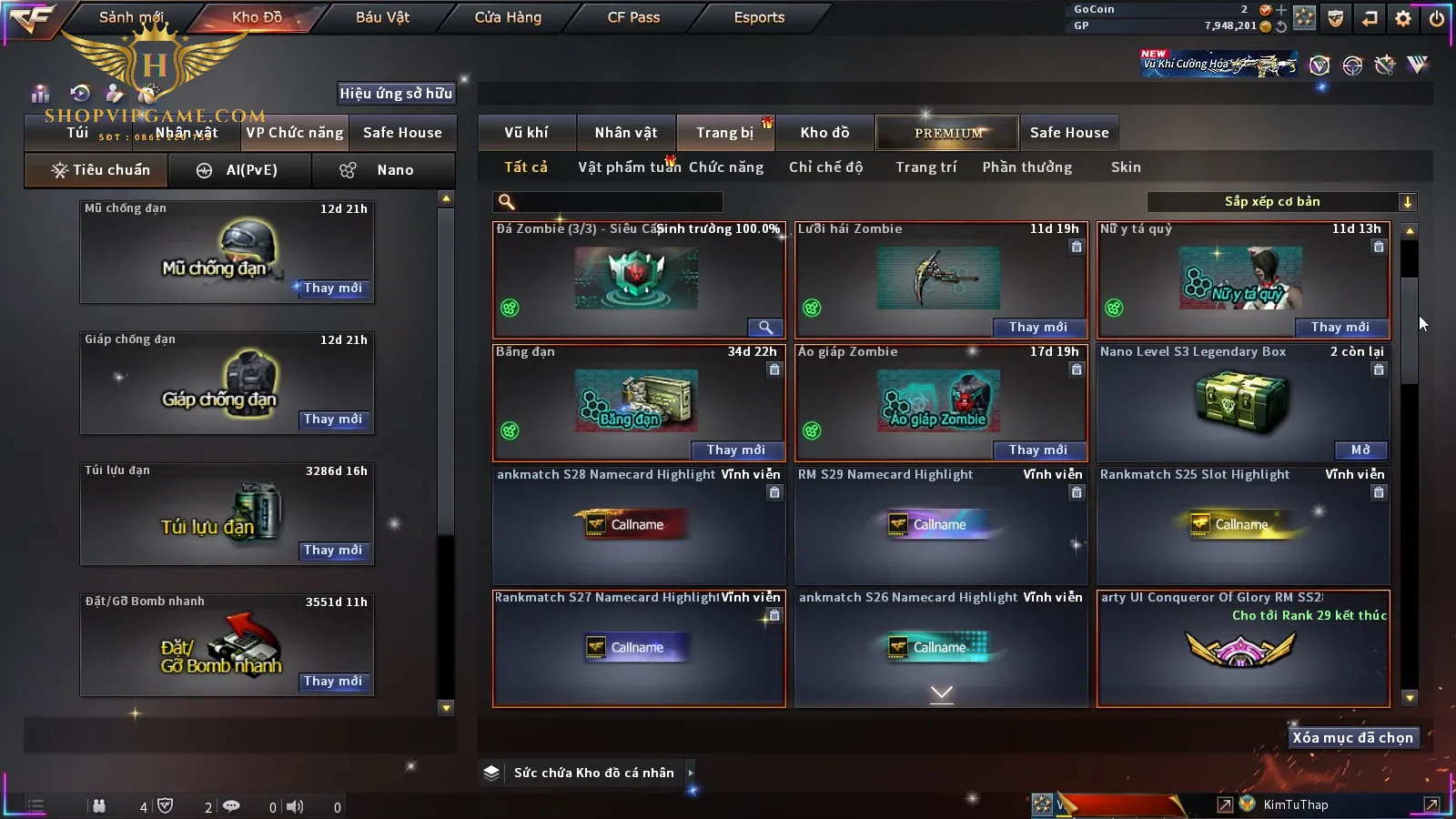Click Xóa mục đã chọn button
The height and width of the screenshot is (819, 1456).
click(x=1352, y=738)
